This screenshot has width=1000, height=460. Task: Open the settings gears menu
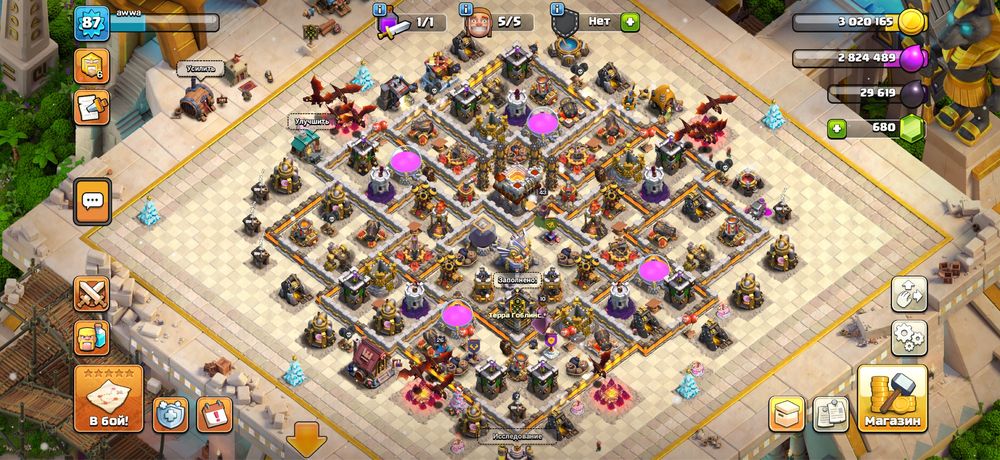click(909, 337)
